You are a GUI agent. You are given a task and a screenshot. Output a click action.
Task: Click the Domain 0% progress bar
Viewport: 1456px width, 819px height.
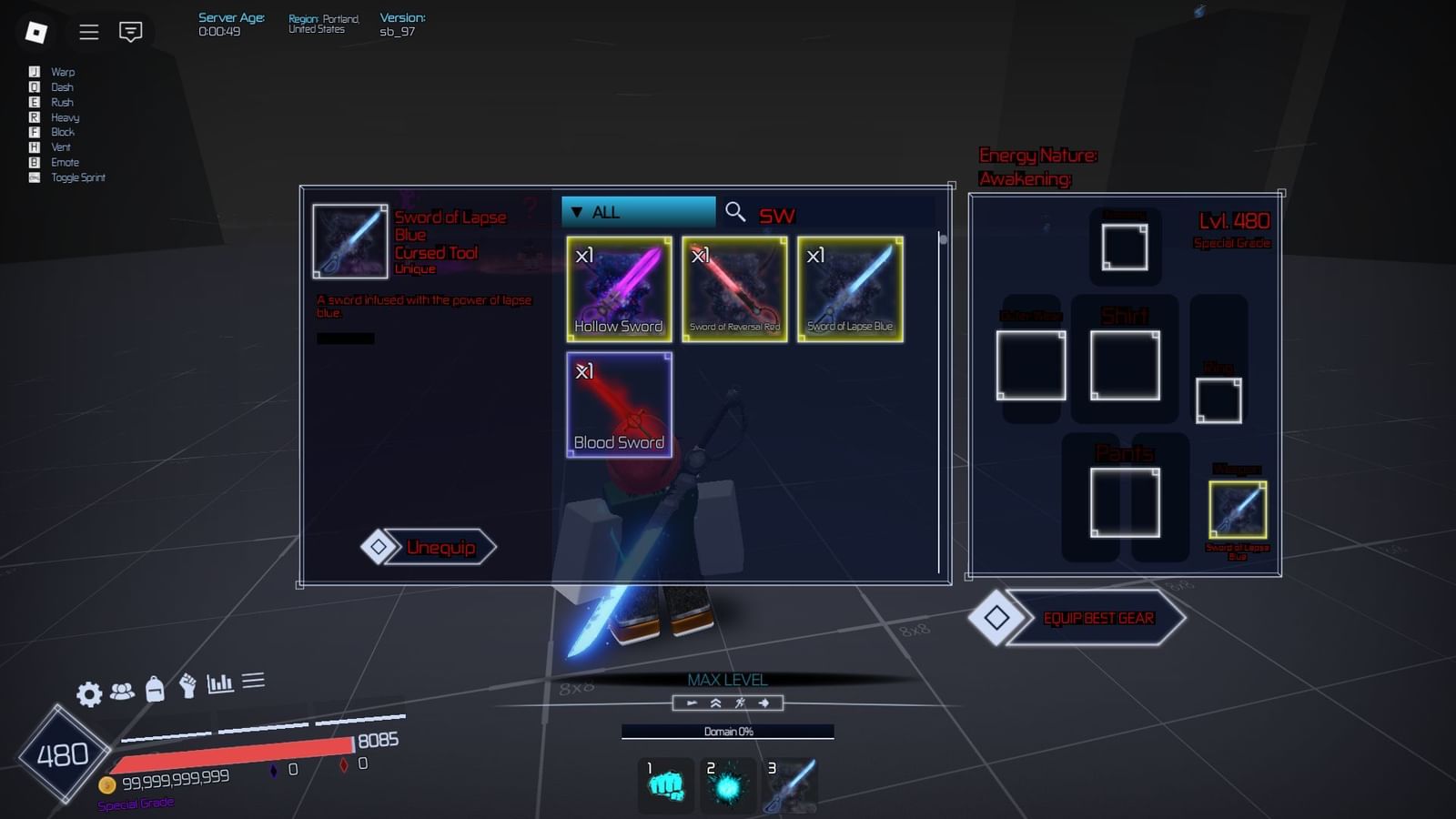pyautogui.click(x=727, y=730)
